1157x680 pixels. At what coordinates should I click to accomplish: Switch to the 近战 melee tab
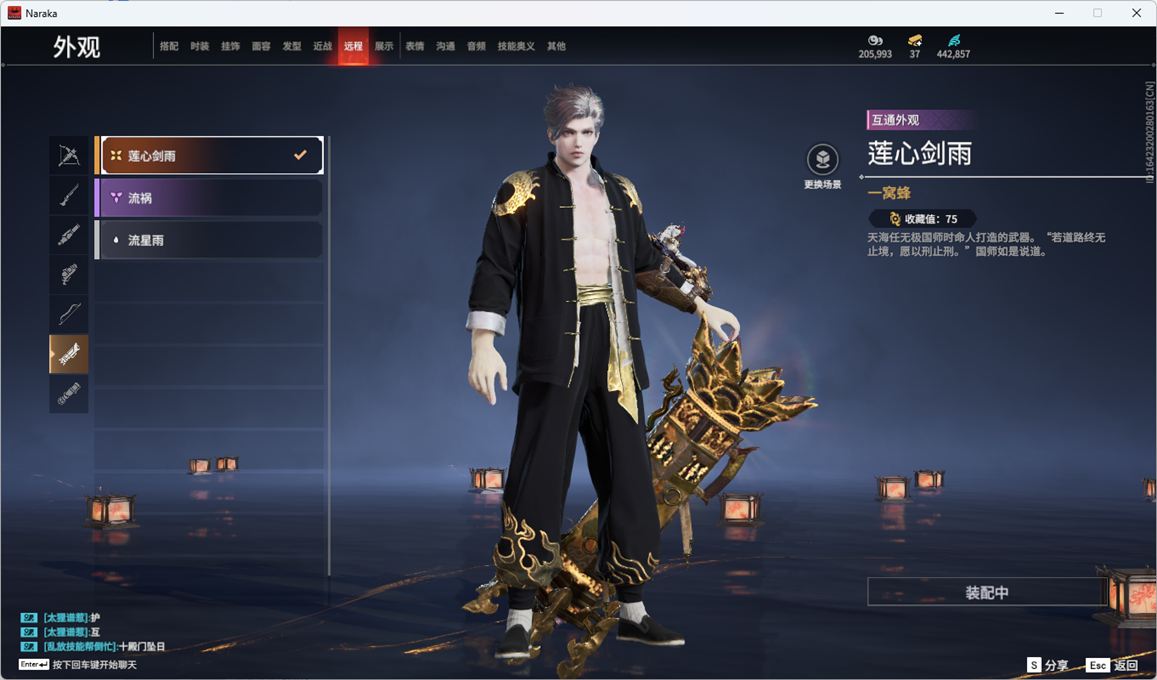pos(322,46)
